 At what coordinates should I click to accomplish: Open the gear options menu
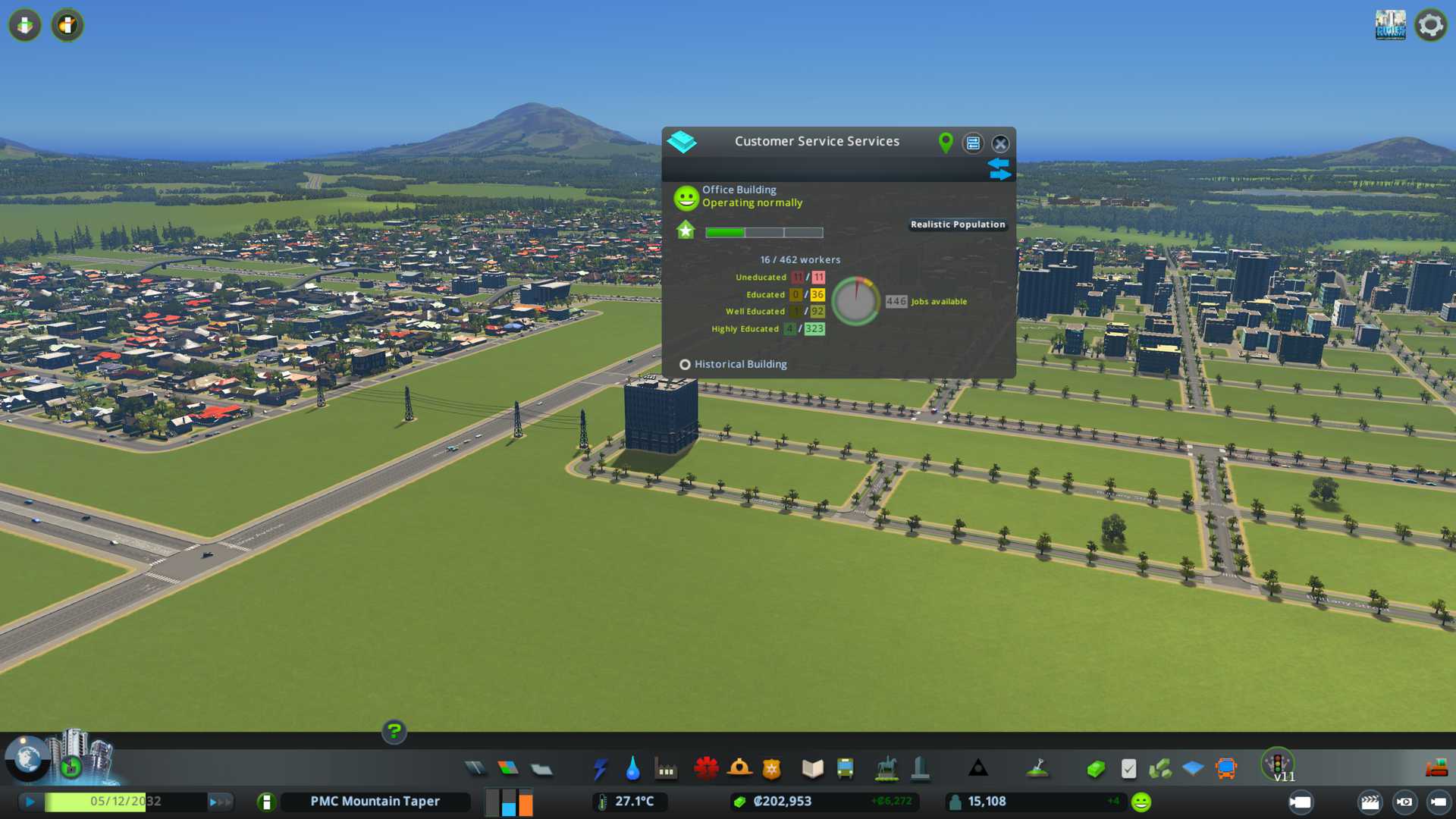pos(1430,25)
